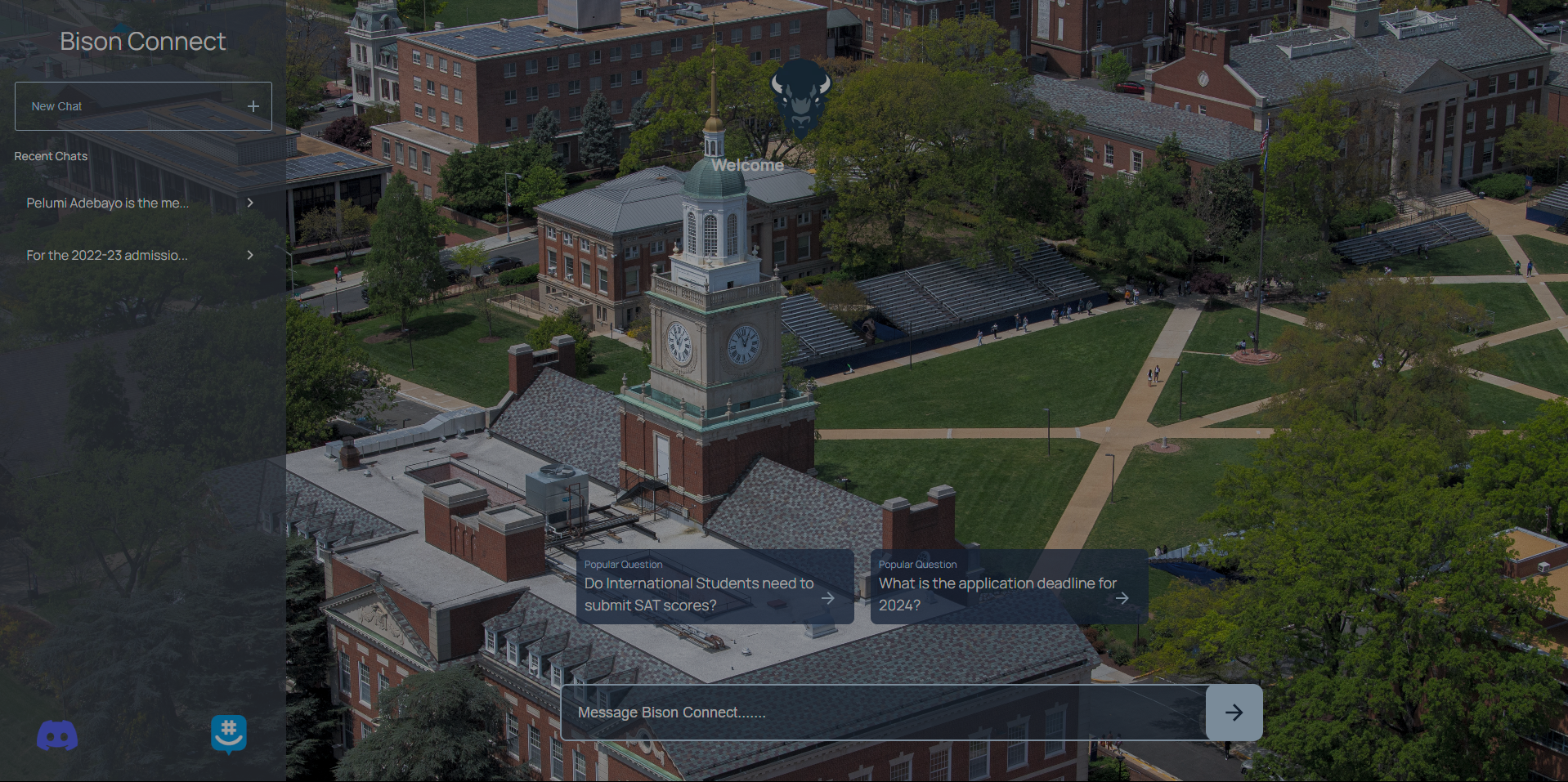
Task: Open the Pelumi Adebayo recent chat
Action: coord(139,203)
